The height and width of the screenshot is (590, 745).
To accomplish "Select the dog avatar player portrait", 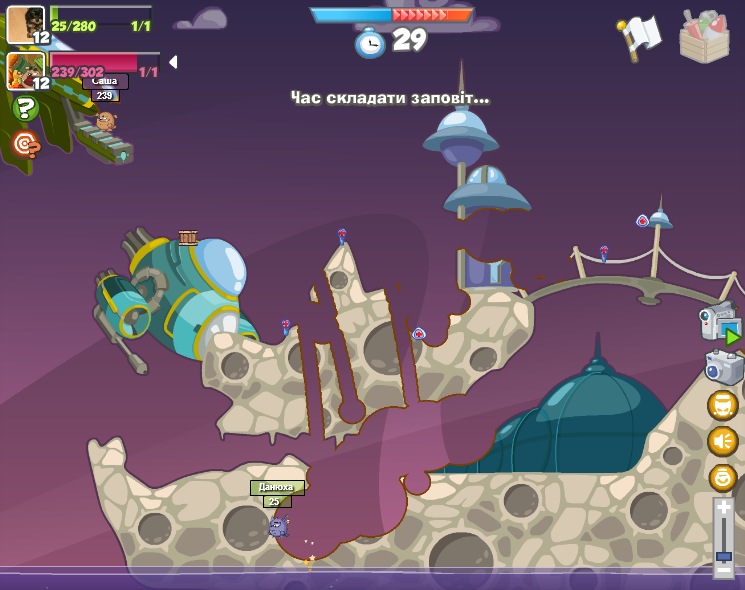I will (25, 25).
